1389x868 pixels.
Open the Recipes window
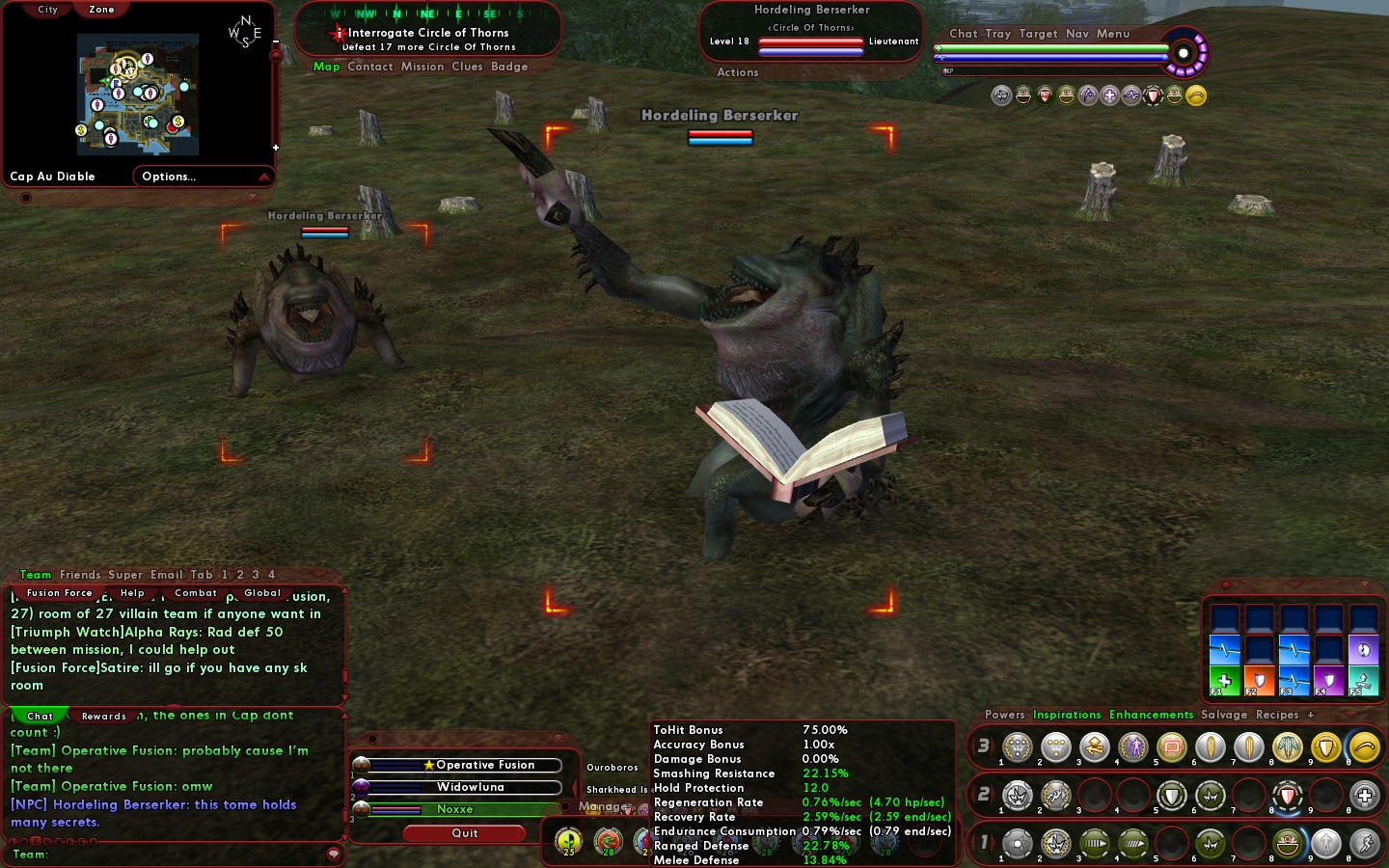pos(1277,715)
